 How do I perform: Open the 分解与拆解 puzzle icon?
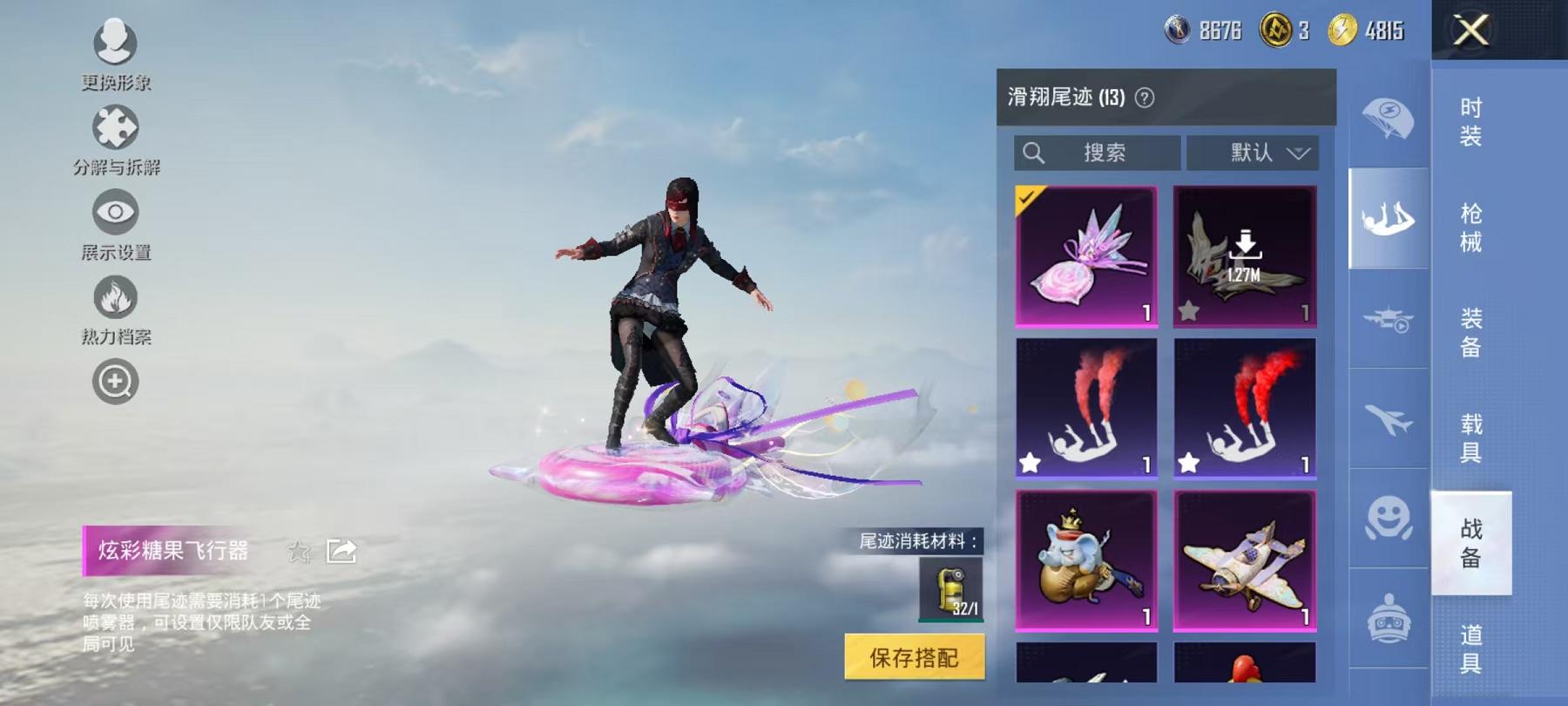pyautogui.click(x=114, y=127)
